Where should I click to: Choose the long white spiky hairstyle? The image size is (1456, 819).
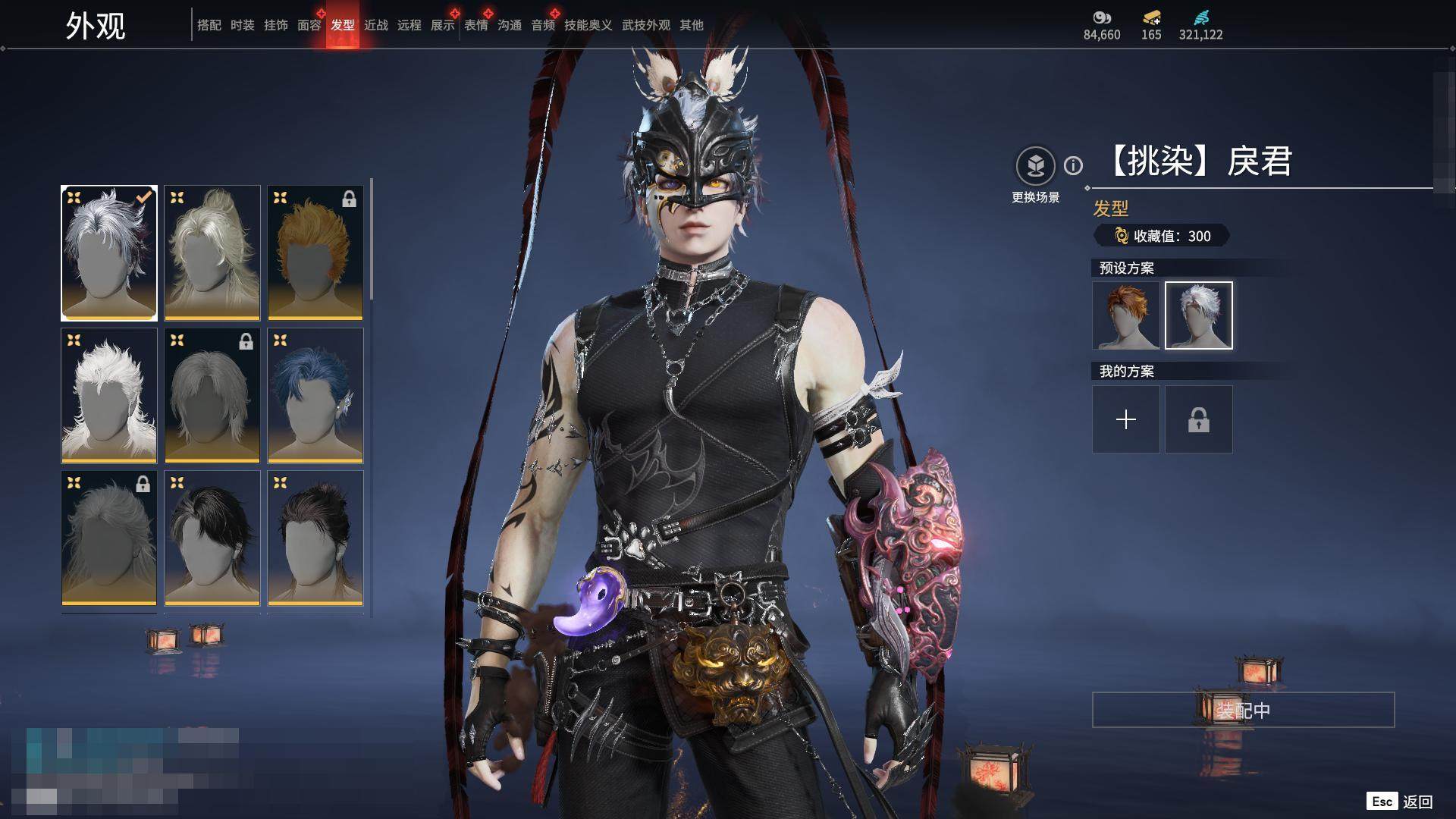109,395
